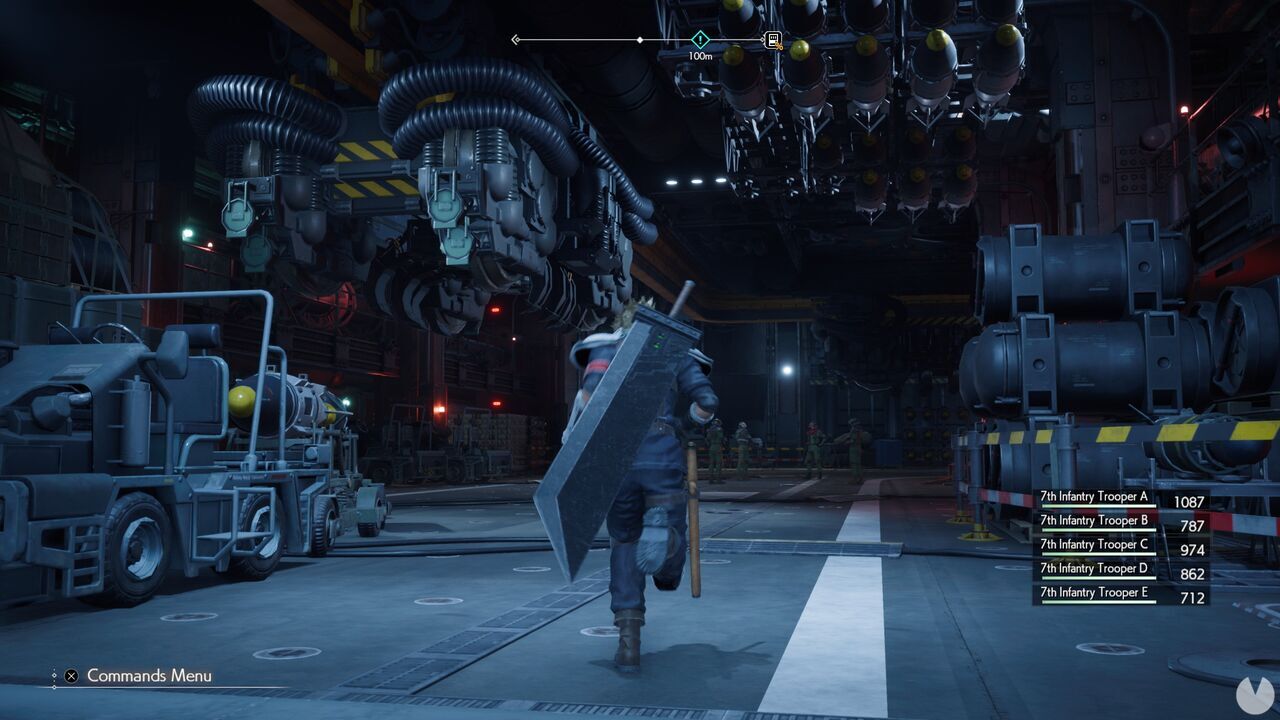Click the exclamation mark inside the objective diamond
Viewport: 1280px width, 720px height.
pyautogui.click(x=700, y=39)
